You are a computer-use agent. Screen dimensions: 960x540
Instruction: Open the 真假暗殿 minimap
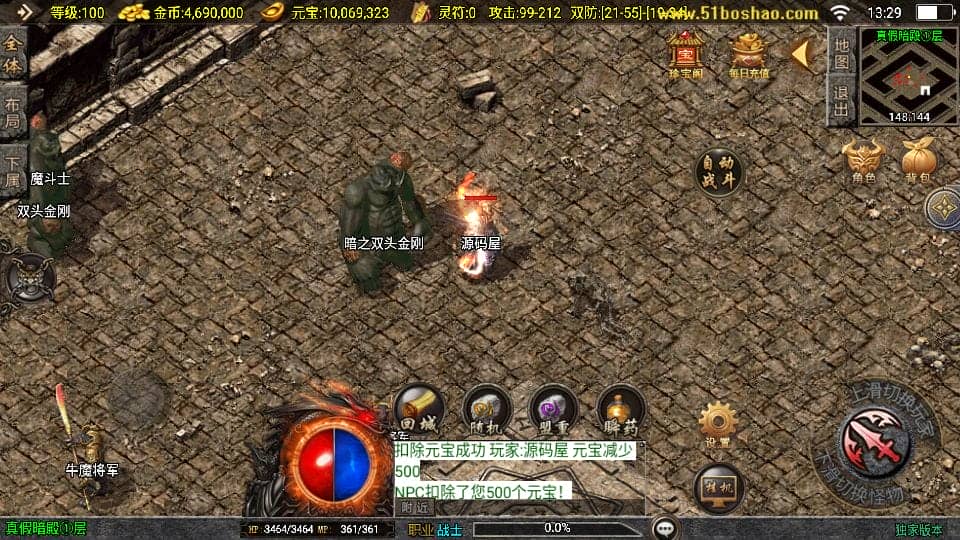tap(909, 76)
